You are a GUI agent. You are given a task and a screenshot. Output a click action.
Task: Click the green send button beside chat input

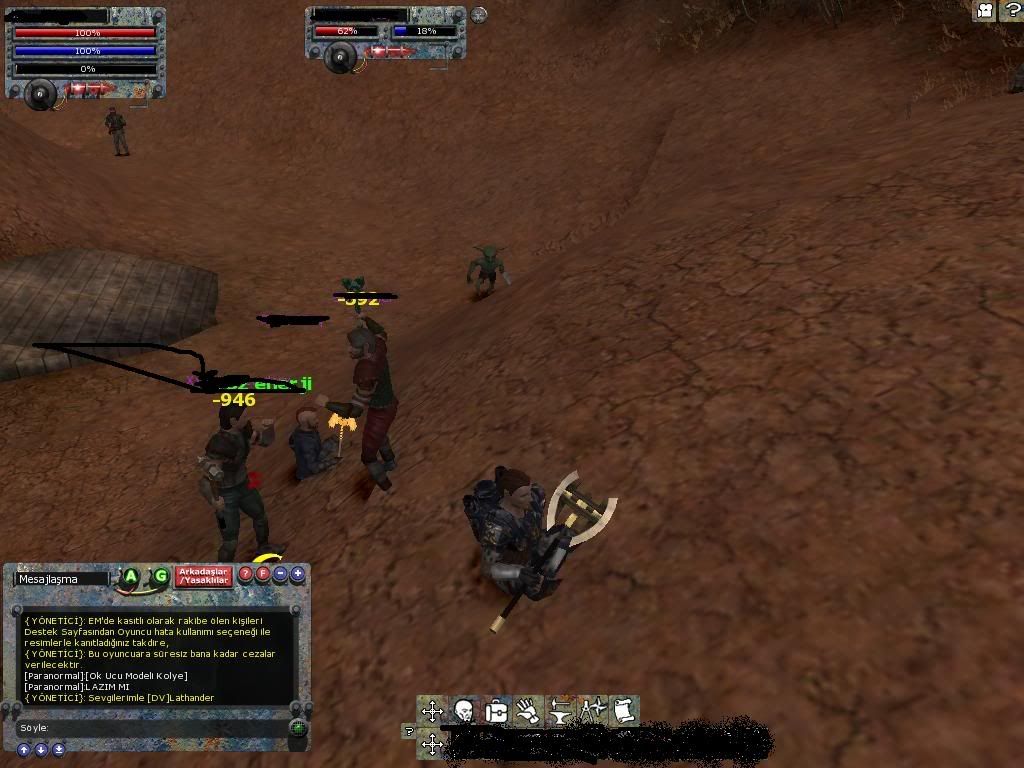[x=298, y=728]
